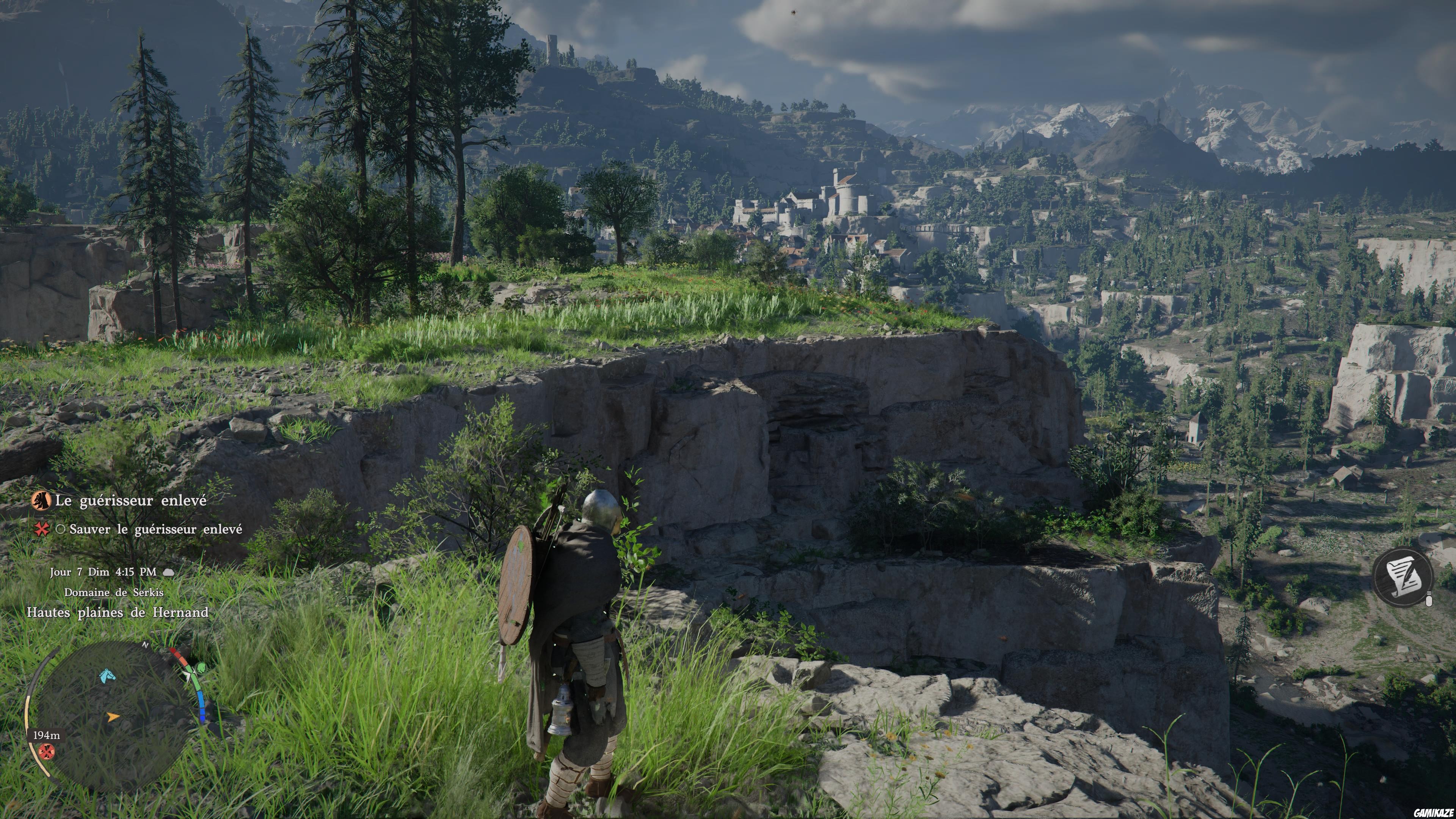
Task: Click the orange quest emblem icon
Action: pyautogui.click(x=41, y=500)
